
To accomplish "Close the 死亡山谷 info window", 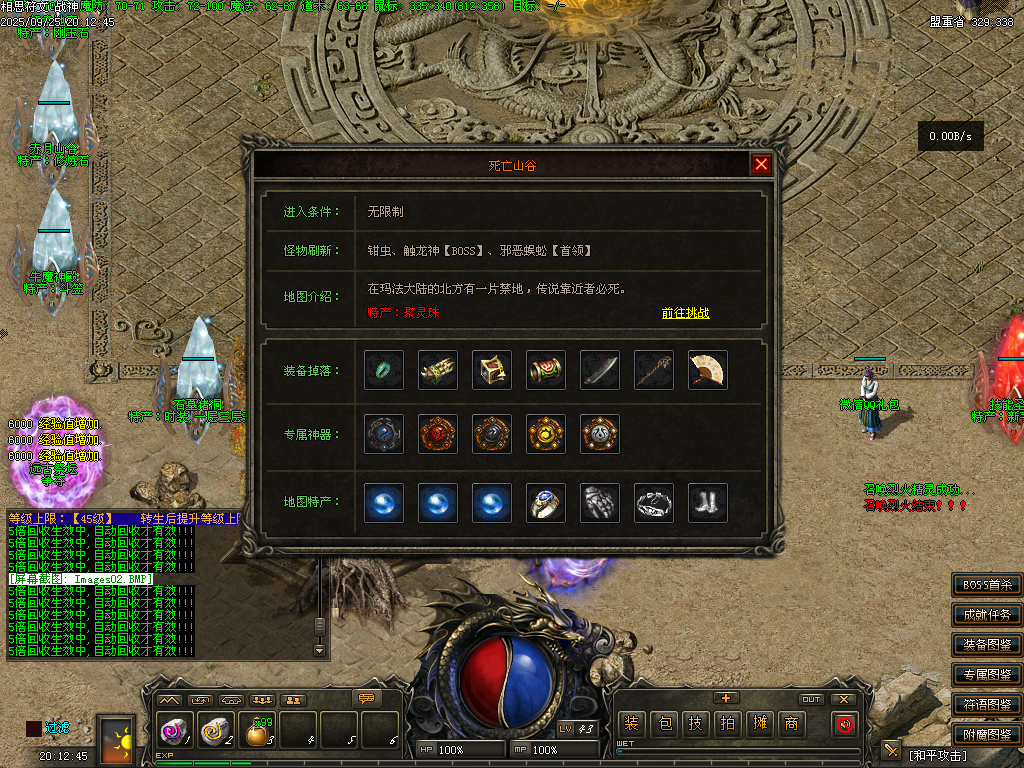I will (x=761, y=165).
